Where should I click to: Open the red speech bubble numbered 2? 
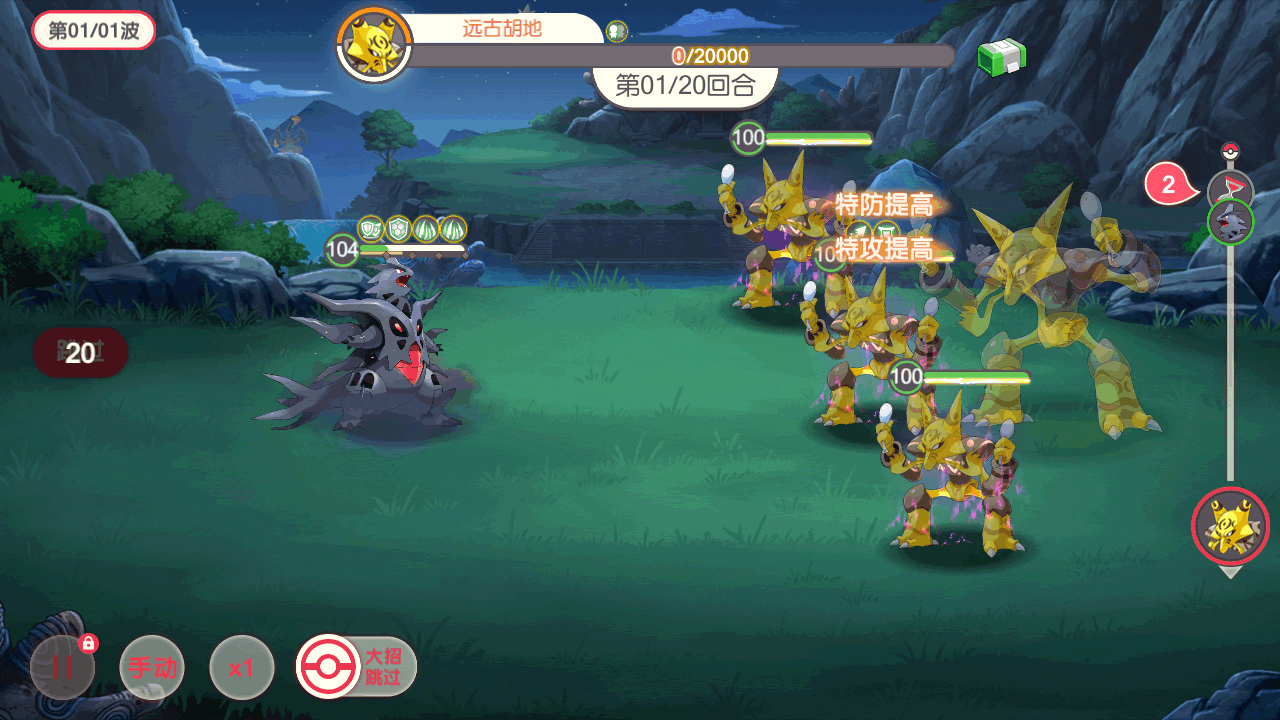[x=1169, y=185]
